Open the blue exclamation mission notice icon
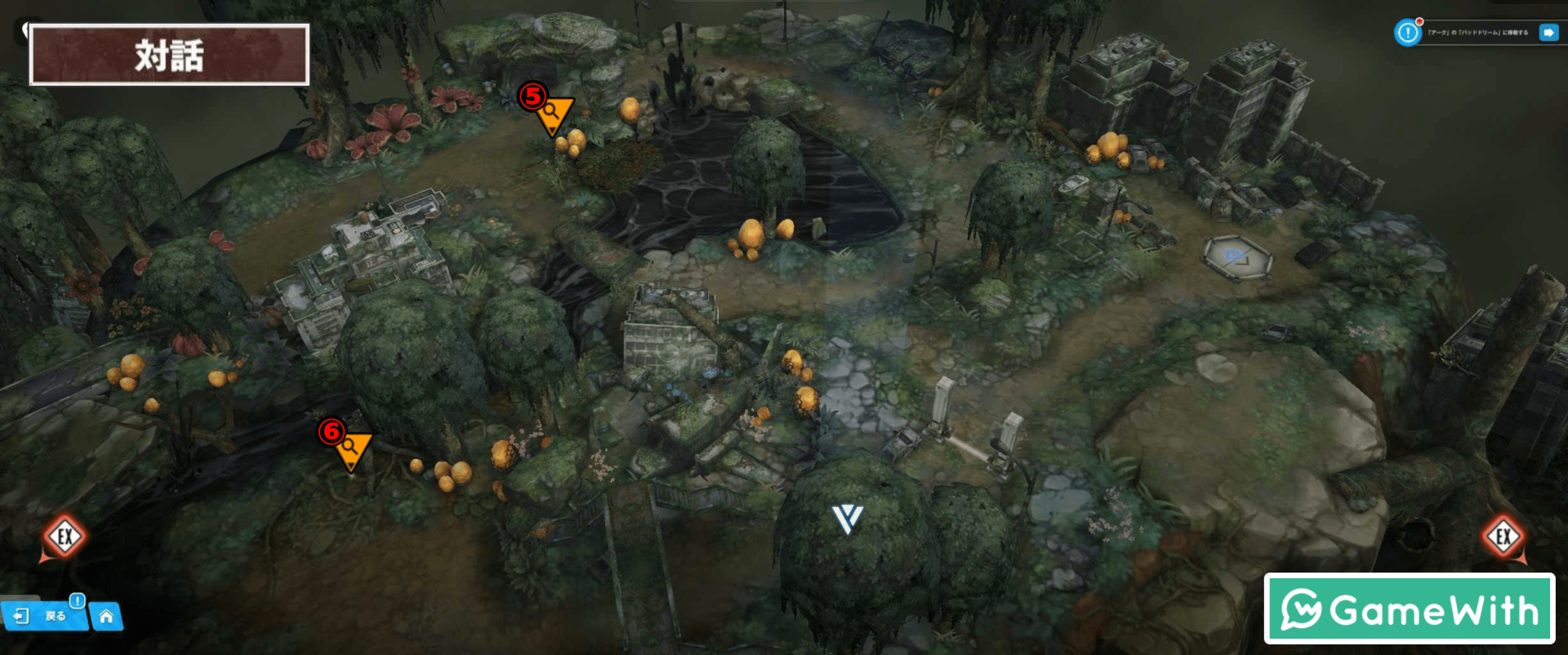Viewport: 1568px width, 655px height. click(1407, 33)
